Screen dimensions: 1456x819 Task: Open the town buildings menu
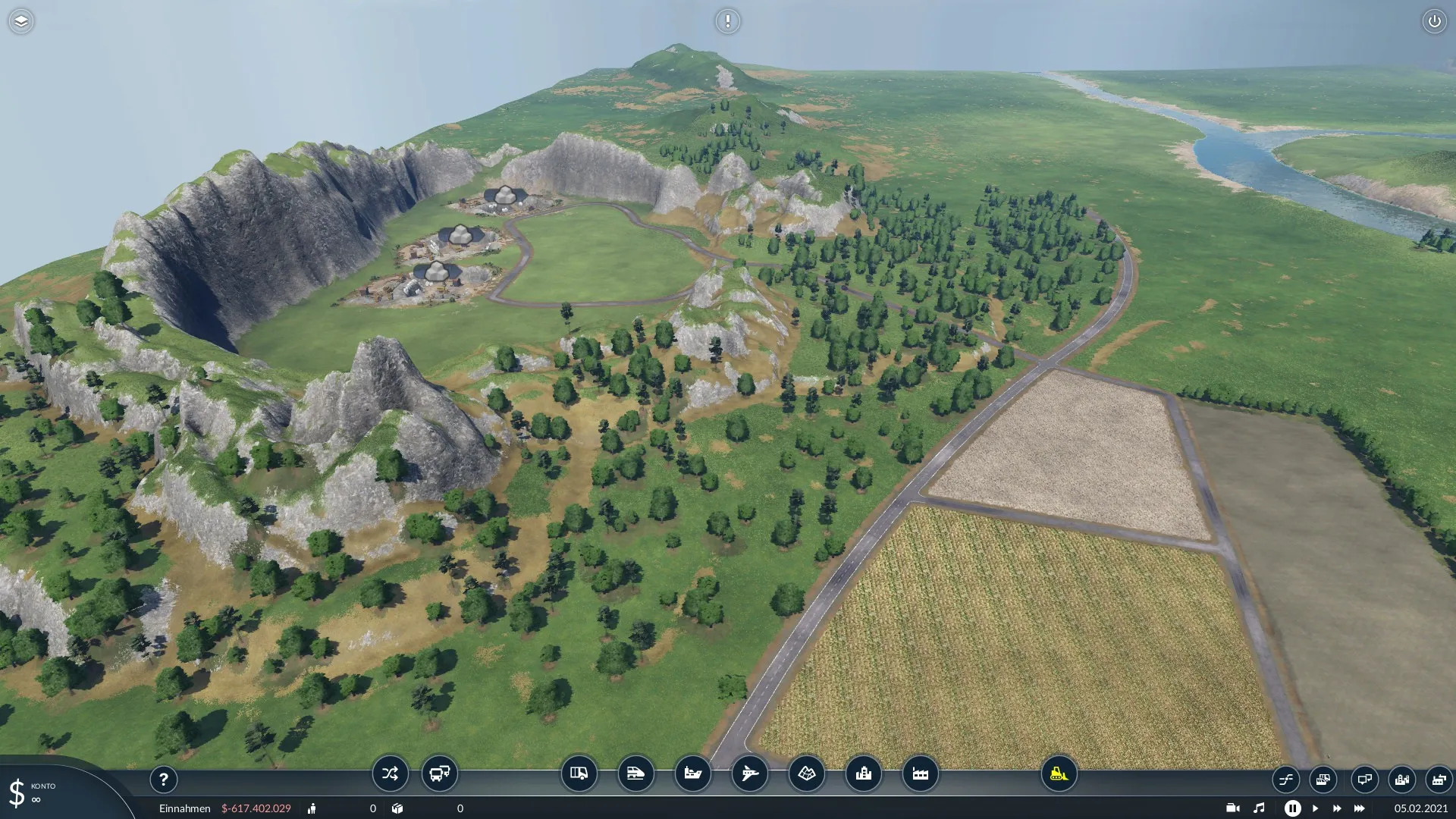click(x=863, y=773)
